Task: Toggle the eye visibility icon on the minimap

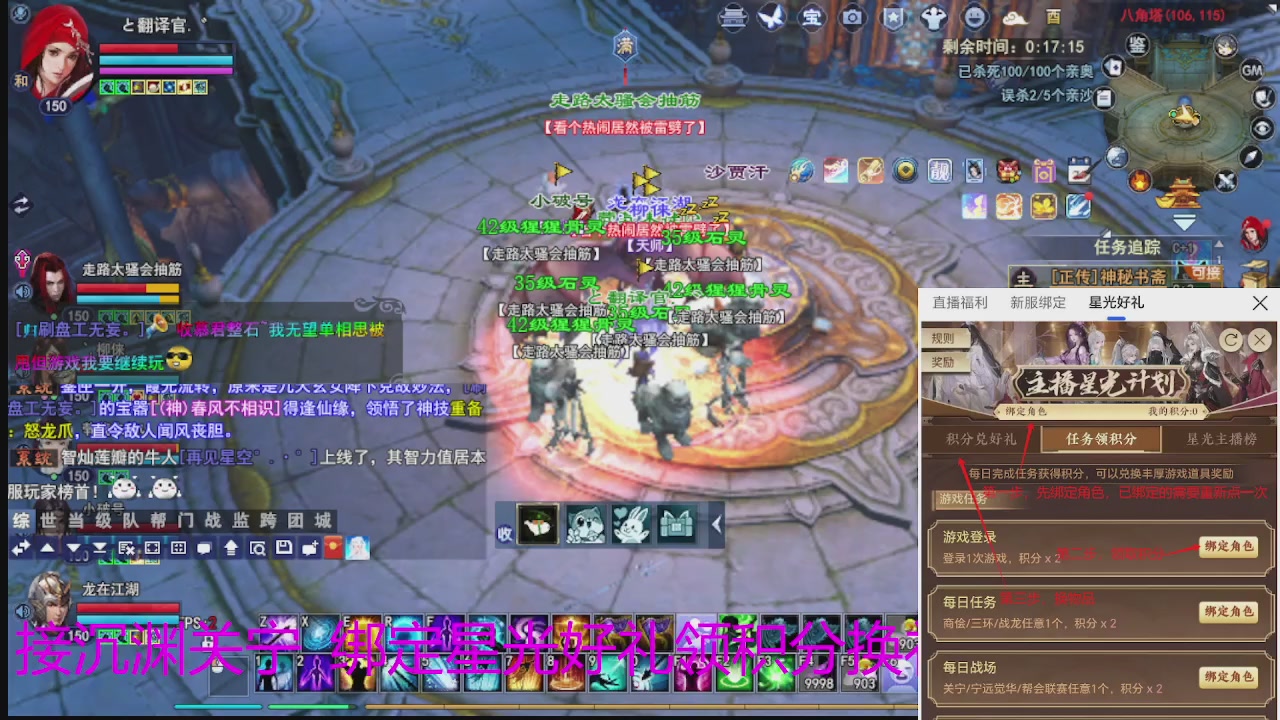Action: coord(1261,128)
